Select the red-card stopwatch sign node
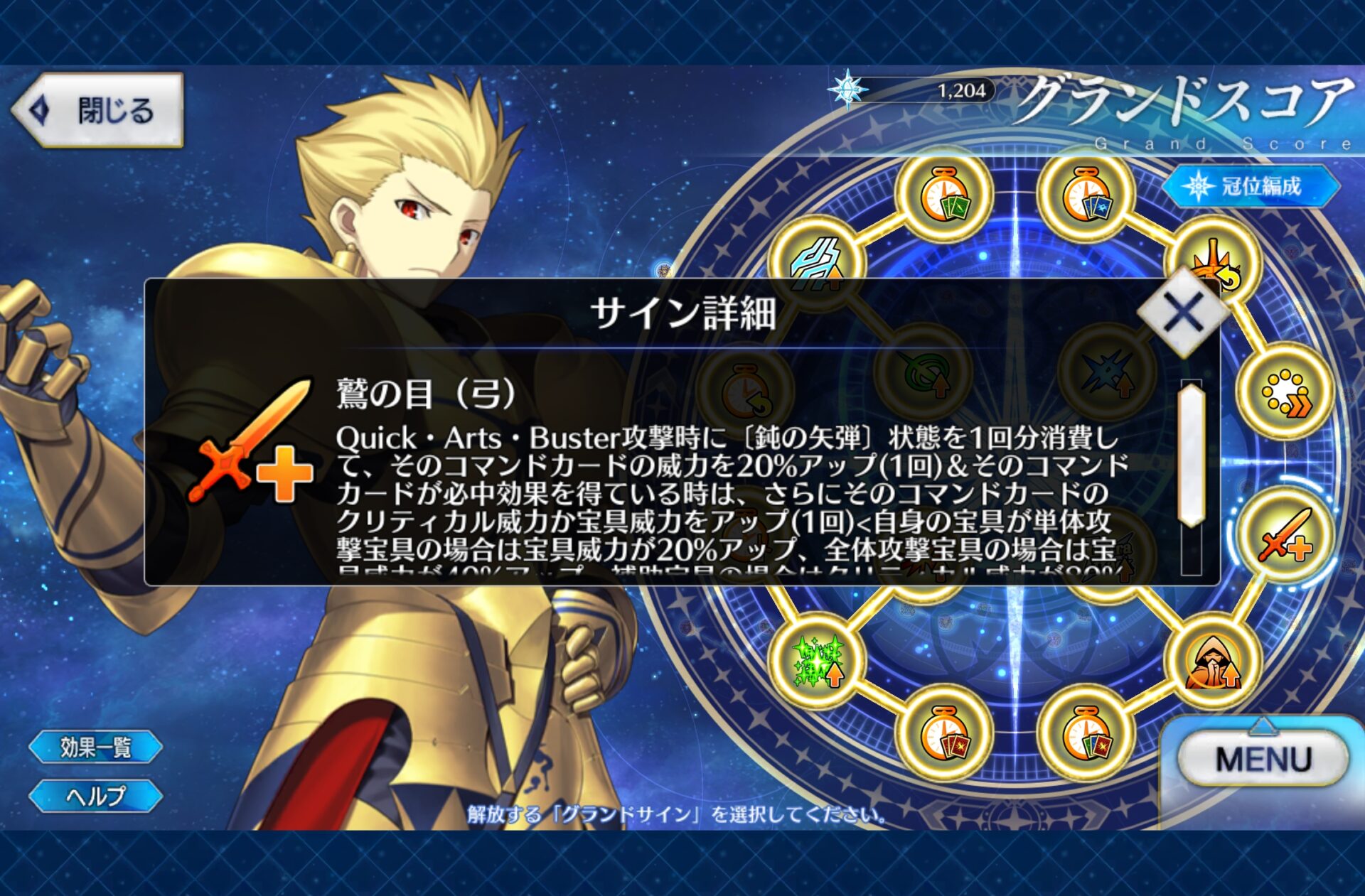Screen dimensions: 1365x896 click(944, 733)
